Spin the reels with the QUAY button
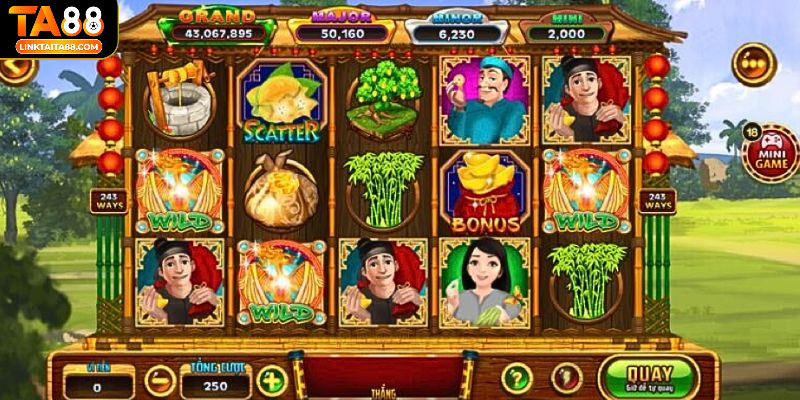This screenshot has width=800, height=400. click(x=647, y=379)
